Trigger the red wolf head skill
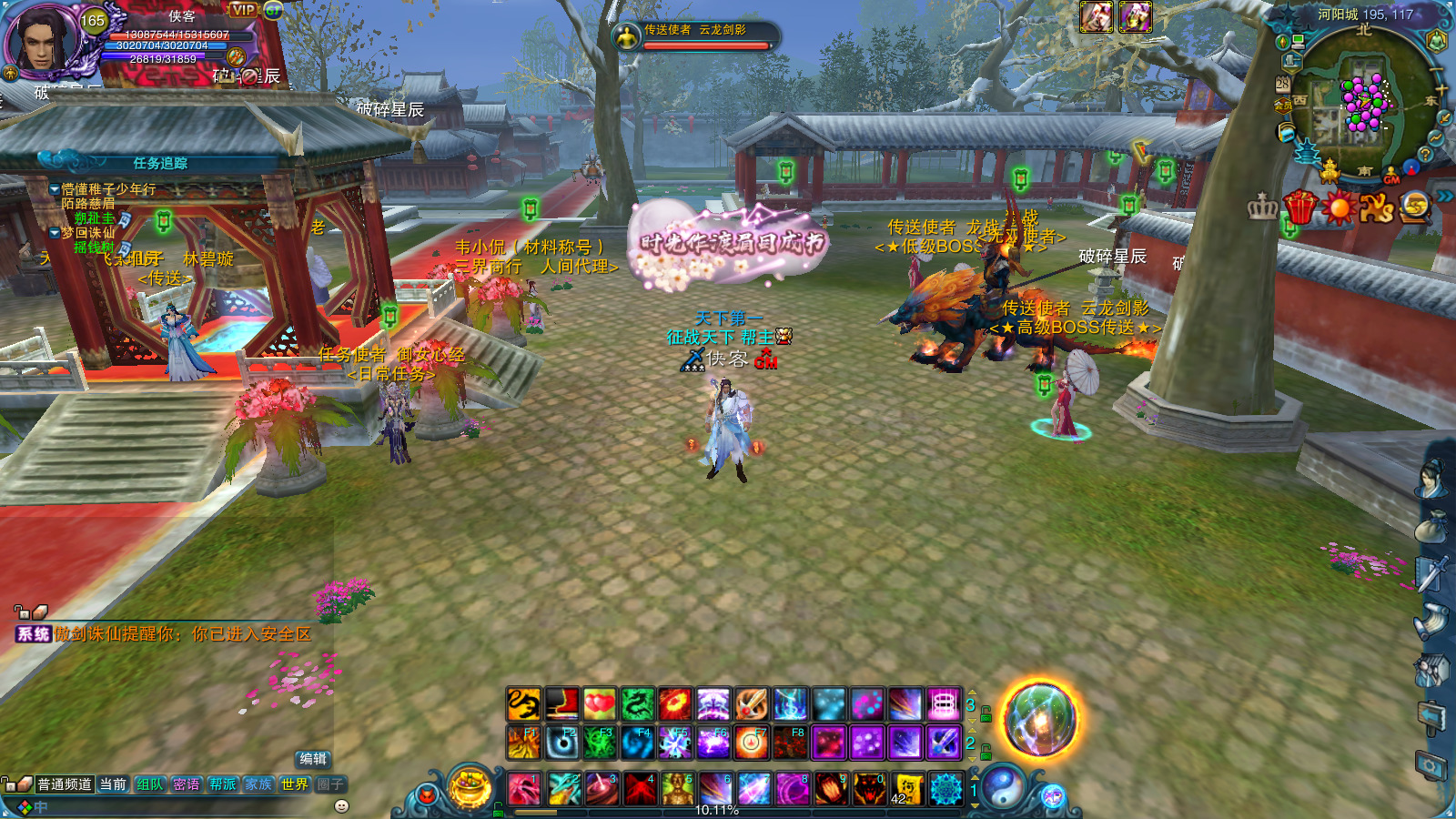 pyautogui.click(x=869, y=788)
